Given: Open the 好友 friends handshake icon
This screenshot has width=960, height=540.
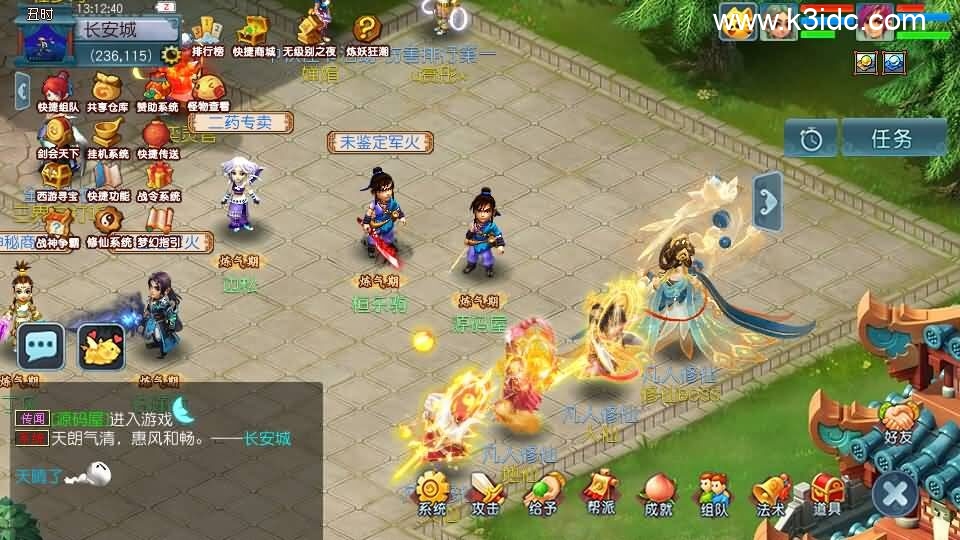Looking at the screenshot, I should 898,420.
